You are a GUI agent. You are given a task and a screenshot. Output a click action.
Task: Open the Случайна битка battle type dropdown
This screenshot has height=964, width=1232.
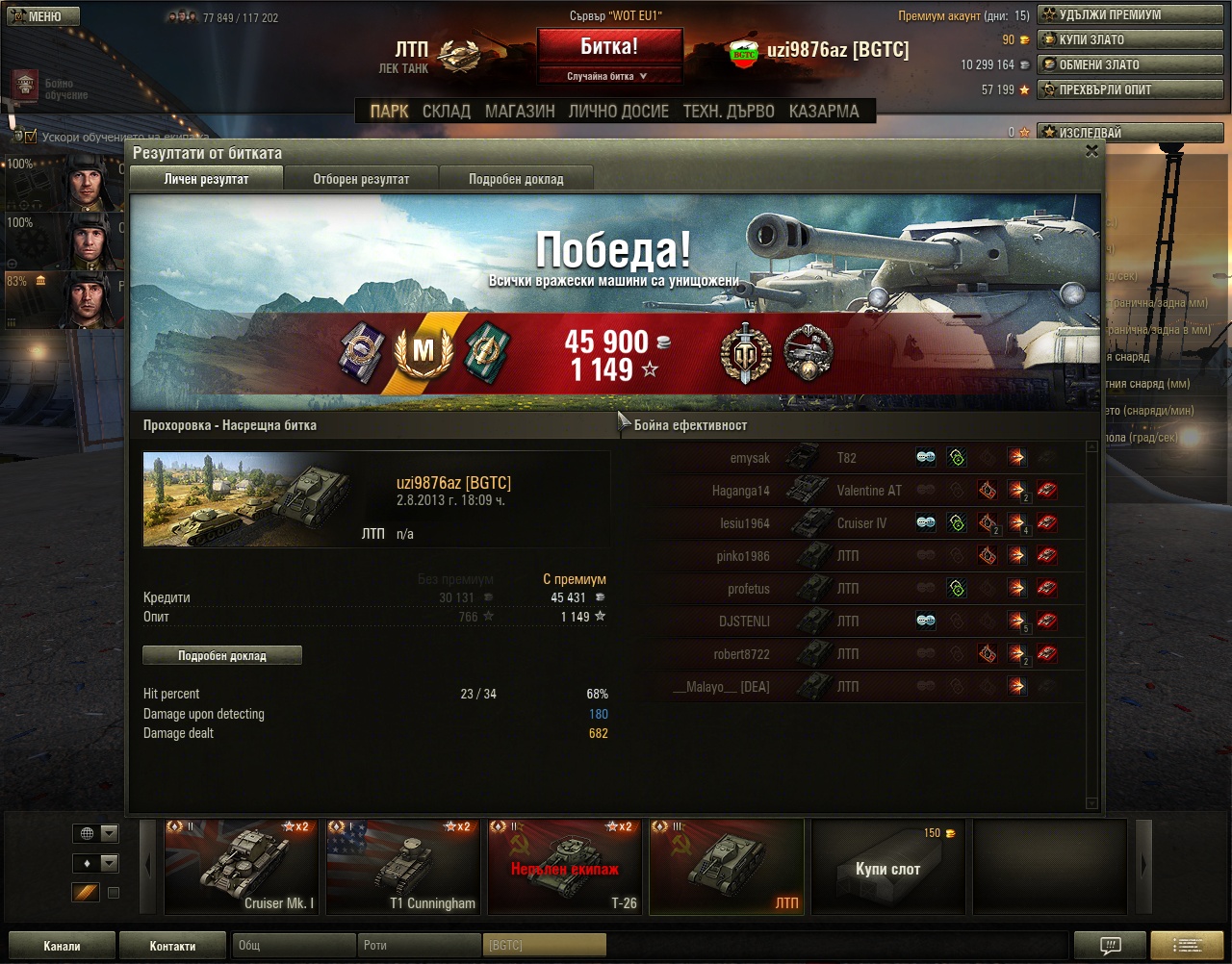pyautogui.click(x=608, y=76)
